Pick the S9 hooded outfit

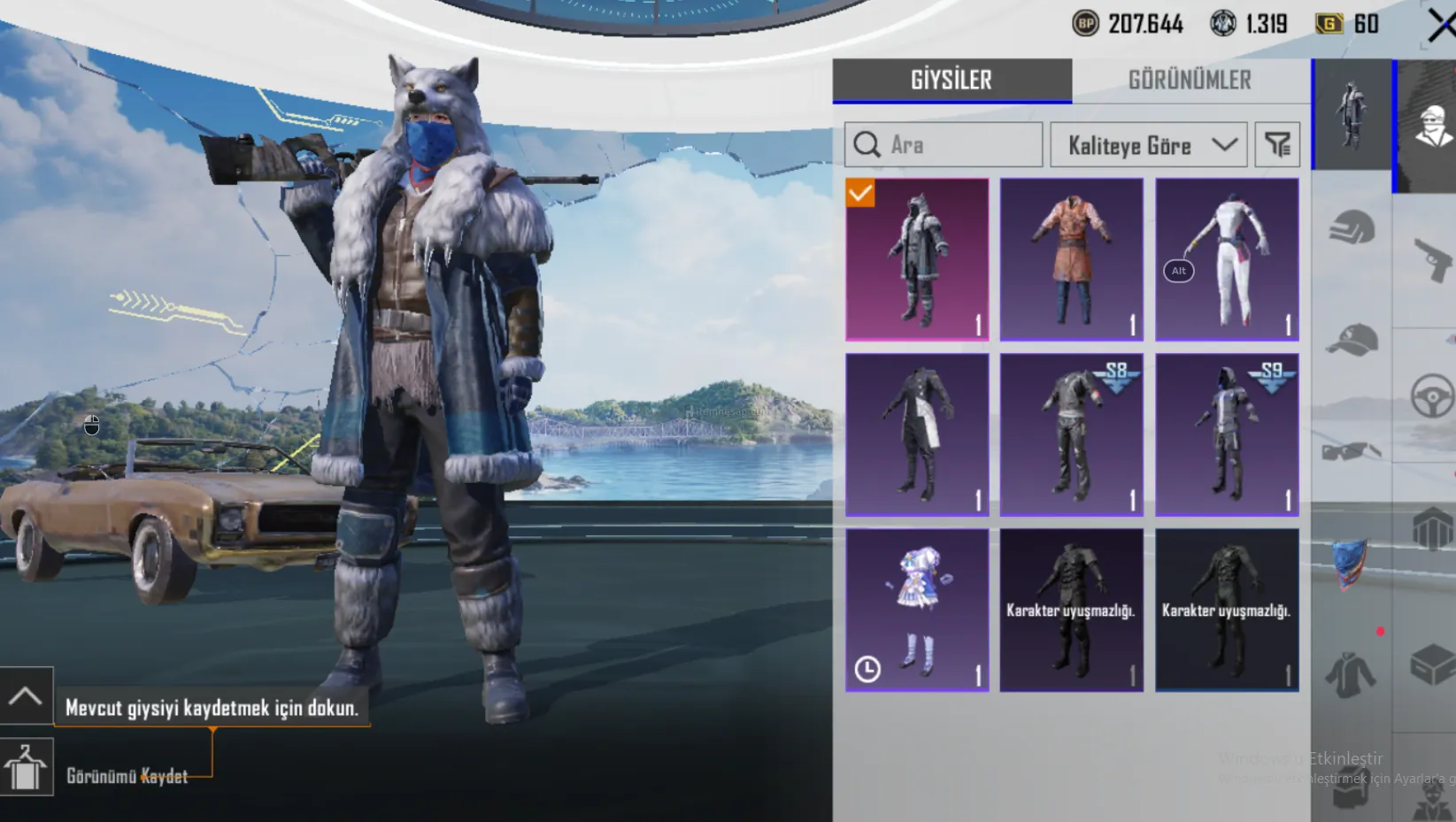(1227, 434)
